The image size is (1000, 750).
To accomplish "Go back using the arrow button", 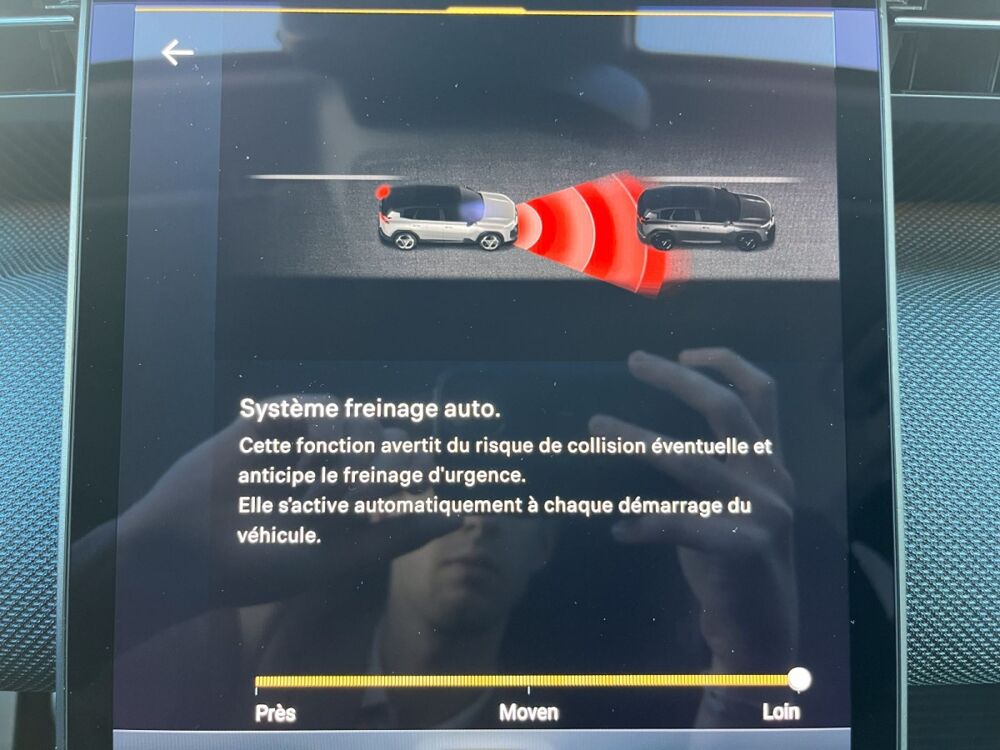I will click(x=177, y=53).
